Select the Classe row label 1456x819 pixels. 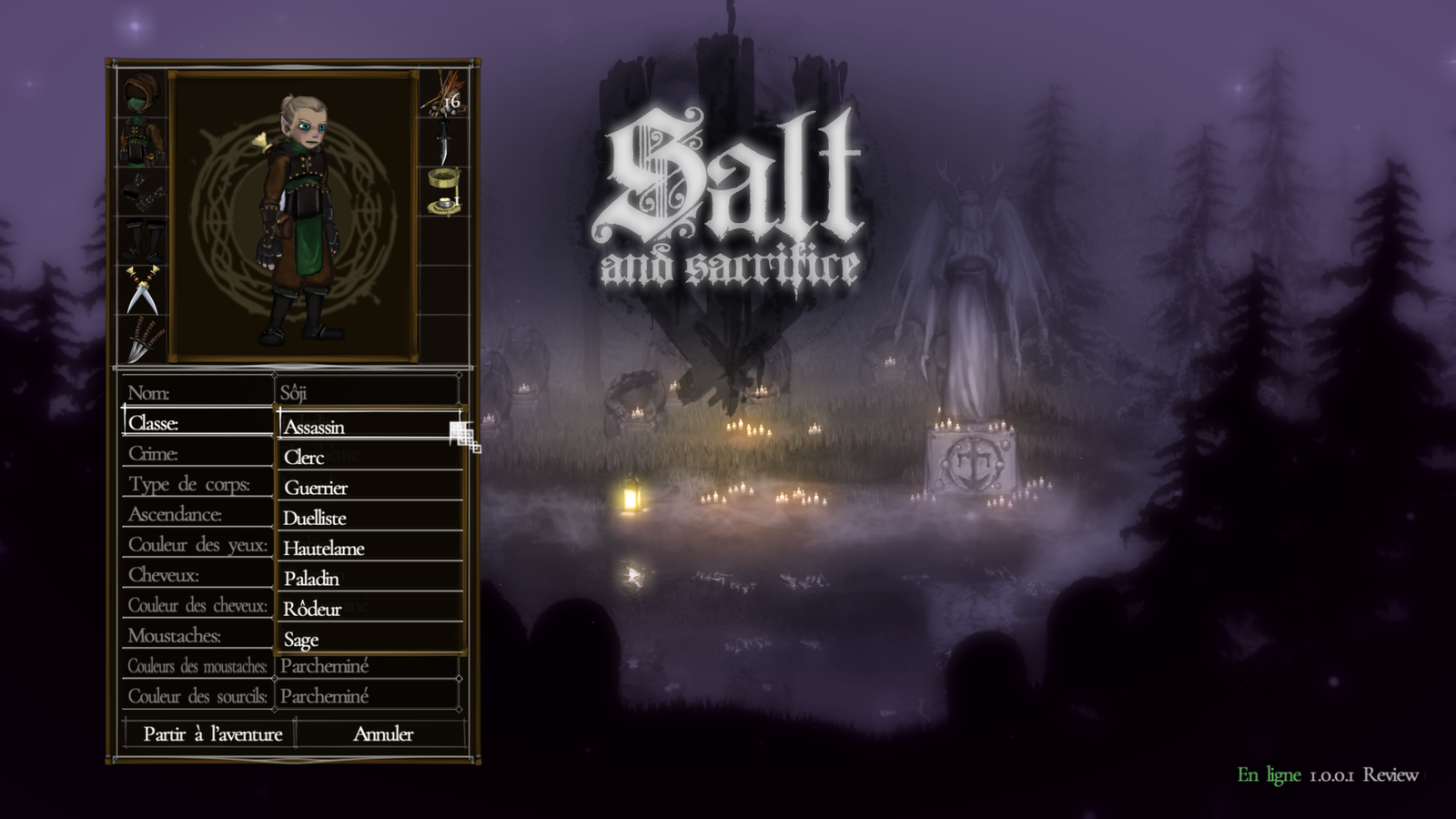pos(197,423)
